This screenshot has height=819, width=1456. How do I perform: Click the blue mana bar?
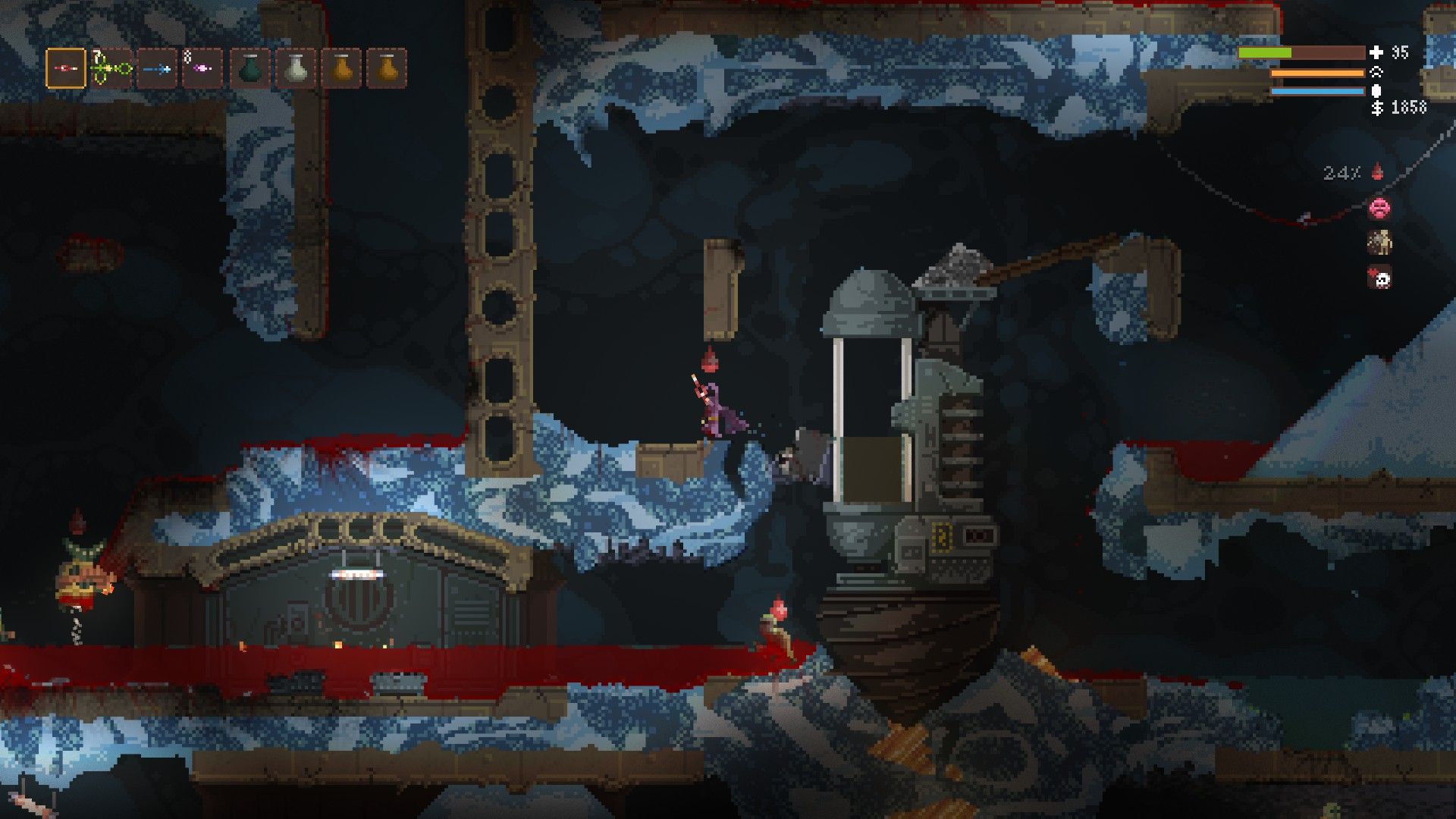click(1316, 91)
